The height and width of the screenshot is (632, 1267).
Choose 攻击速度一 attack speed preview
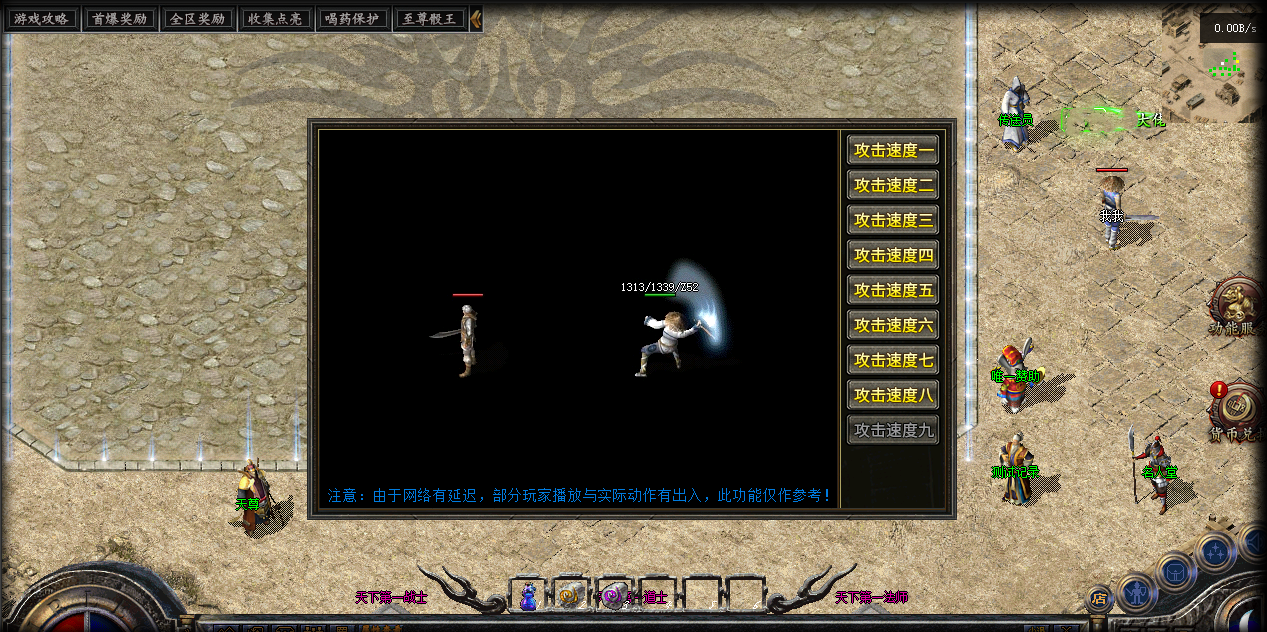893,151
